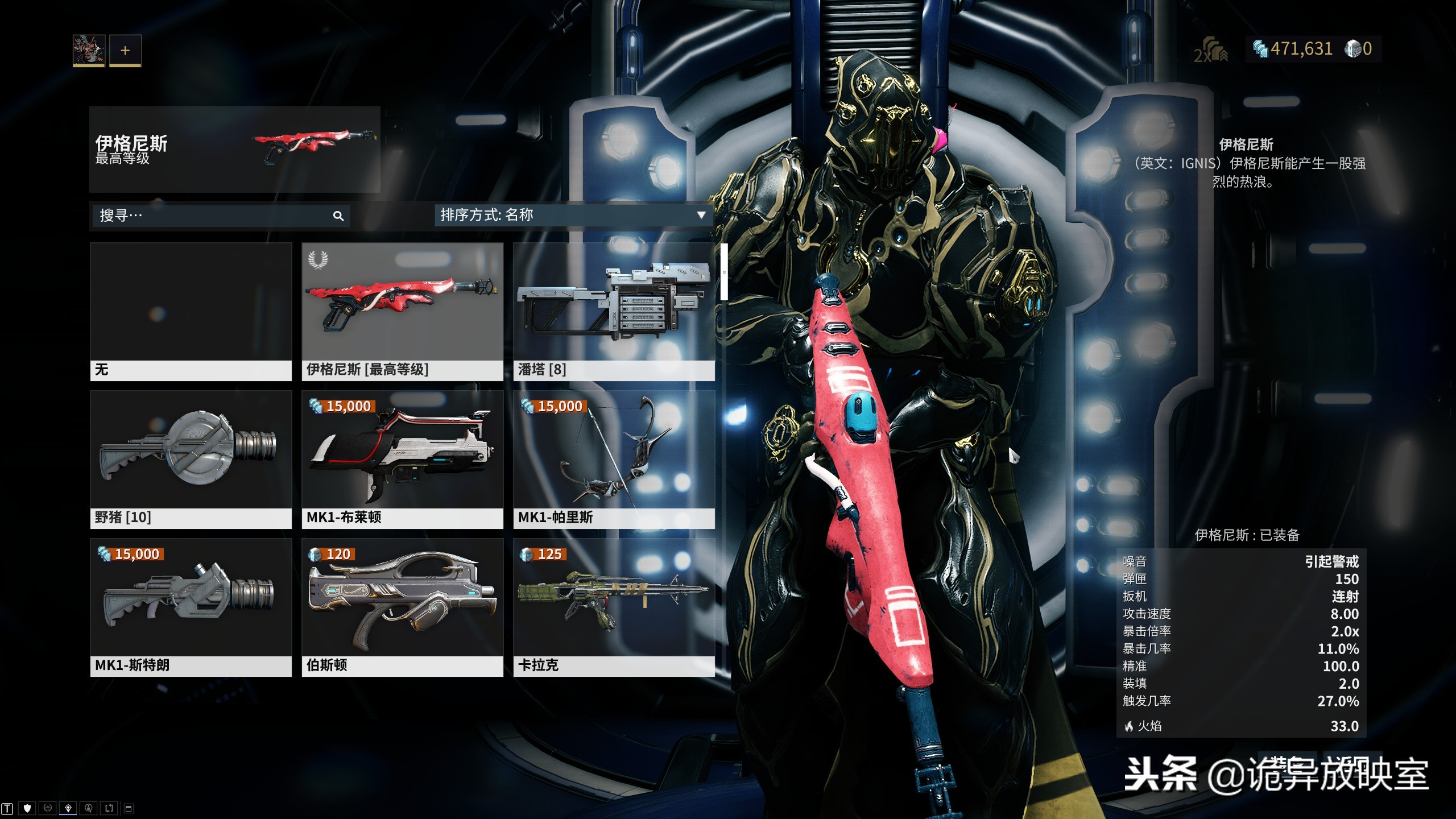The height and width of the screenshot is (819, 1456).
Task: Pick the Boar (野猪) shotgun tile
Action: point(191,460)
